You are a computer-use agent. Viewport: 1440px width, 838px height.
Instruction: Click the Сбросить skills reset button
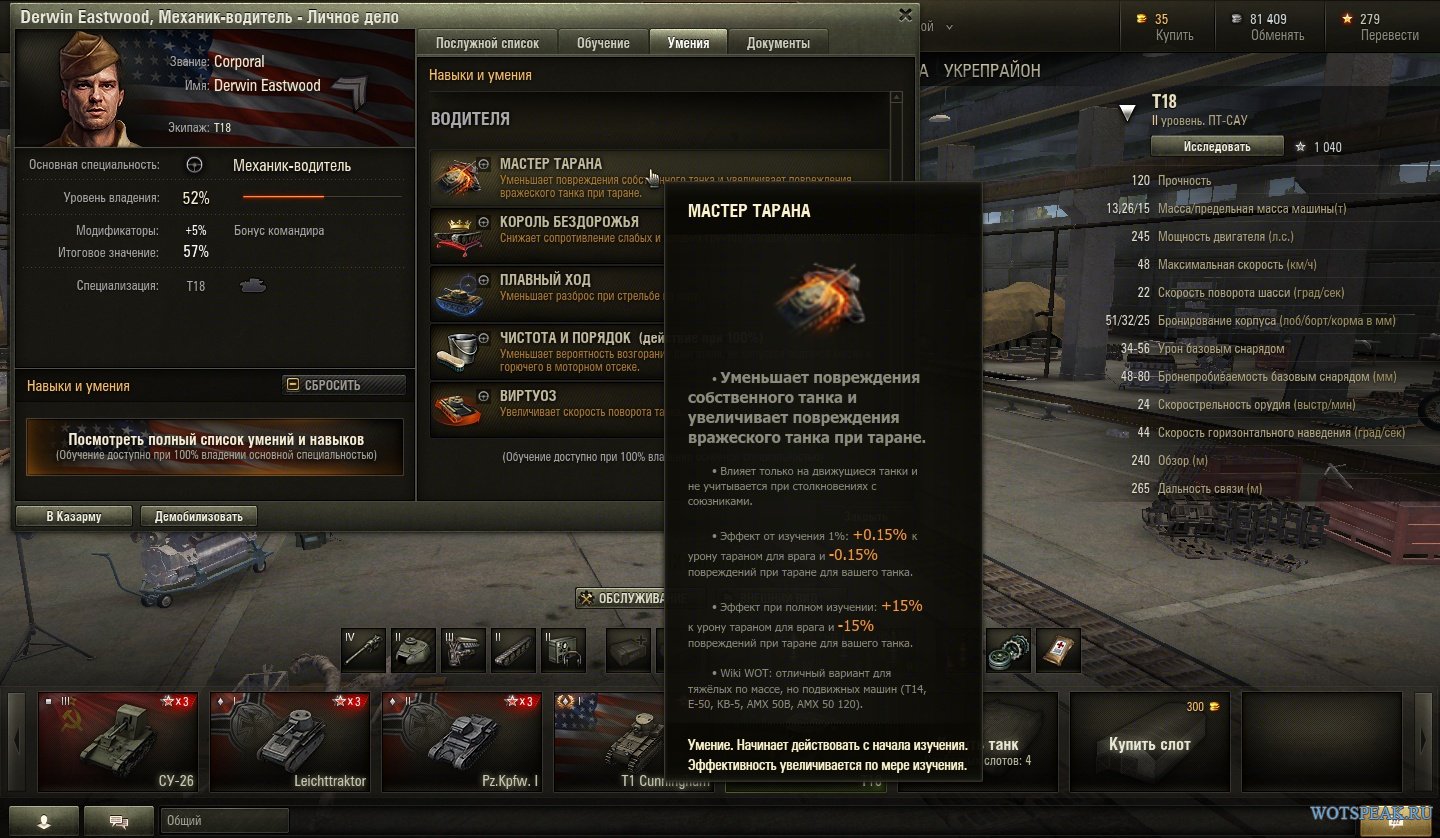point(344,385)
